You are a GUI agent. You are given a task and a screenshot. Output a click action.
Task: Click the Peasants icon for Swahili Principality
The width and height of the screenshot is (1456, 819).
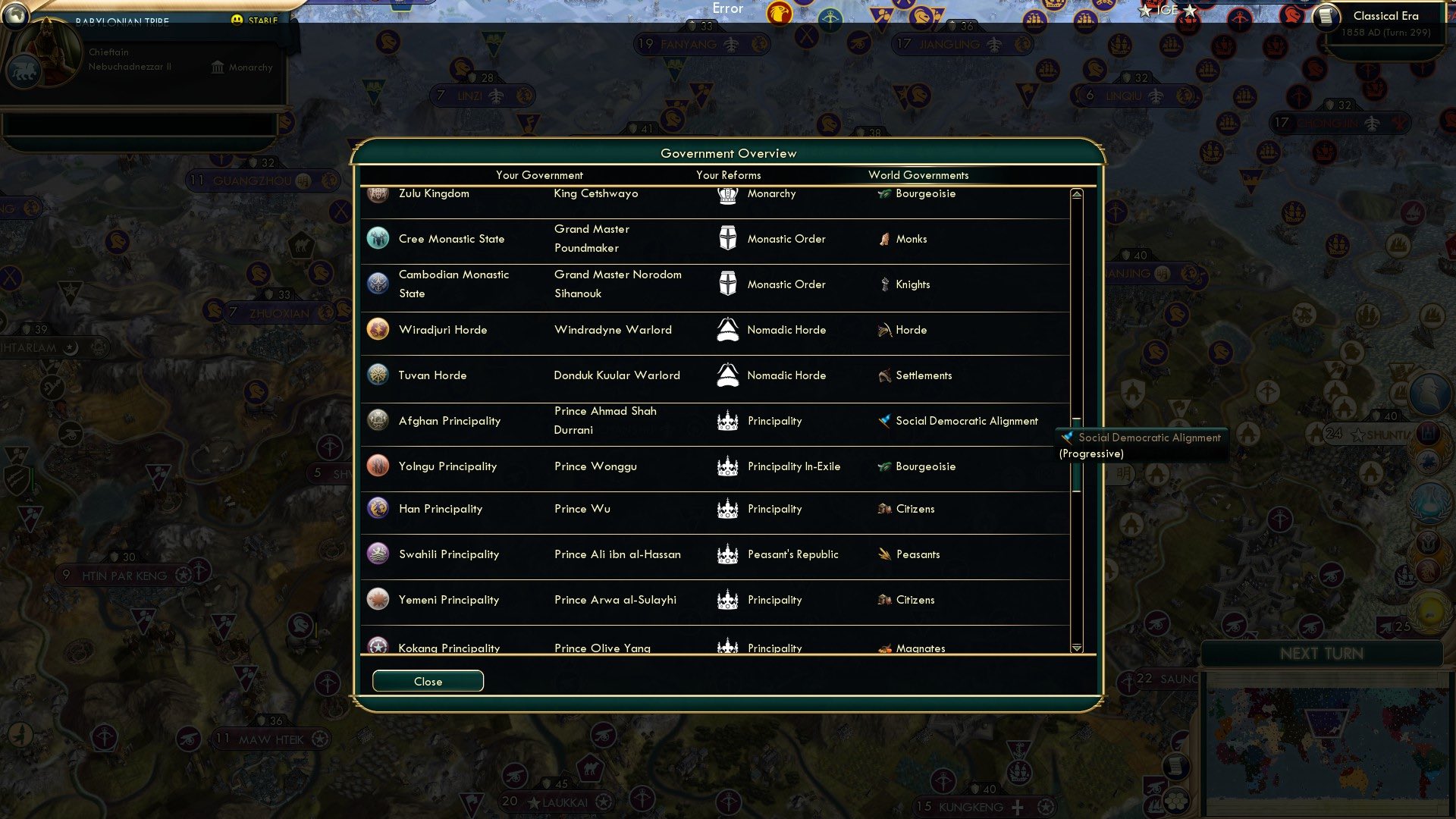pyautogui.click(x=884, y=554)
